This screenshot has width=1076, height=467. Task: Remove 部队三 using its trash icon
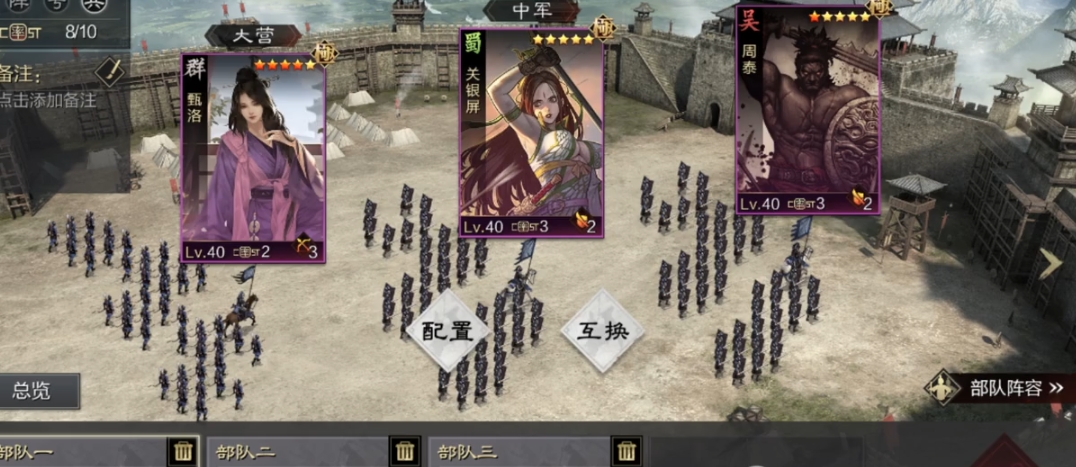tap(626, 451)
